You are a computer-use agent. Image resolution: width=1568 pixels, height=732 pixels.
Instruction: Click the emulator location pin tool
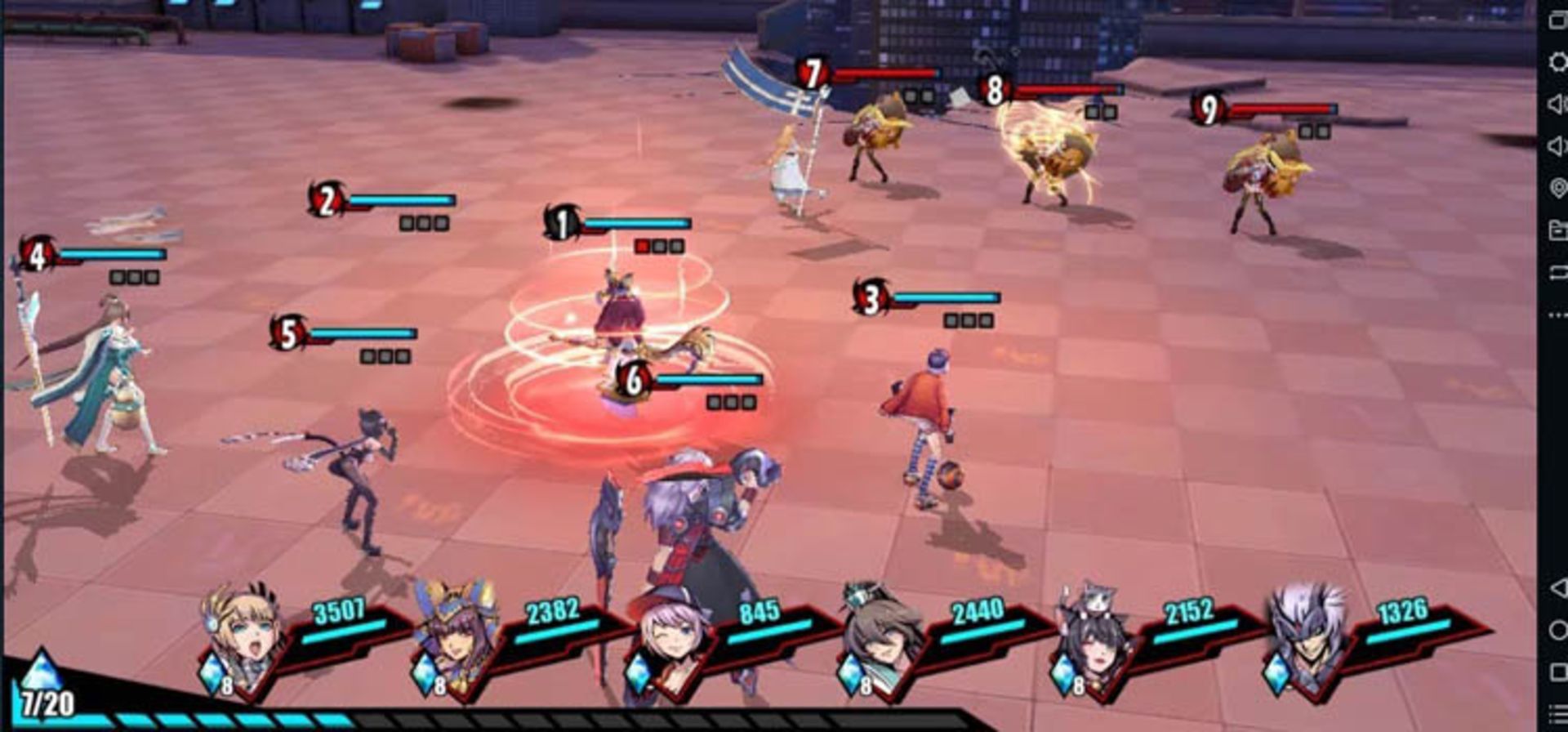pyautogui.click(x=1557, y=188)
